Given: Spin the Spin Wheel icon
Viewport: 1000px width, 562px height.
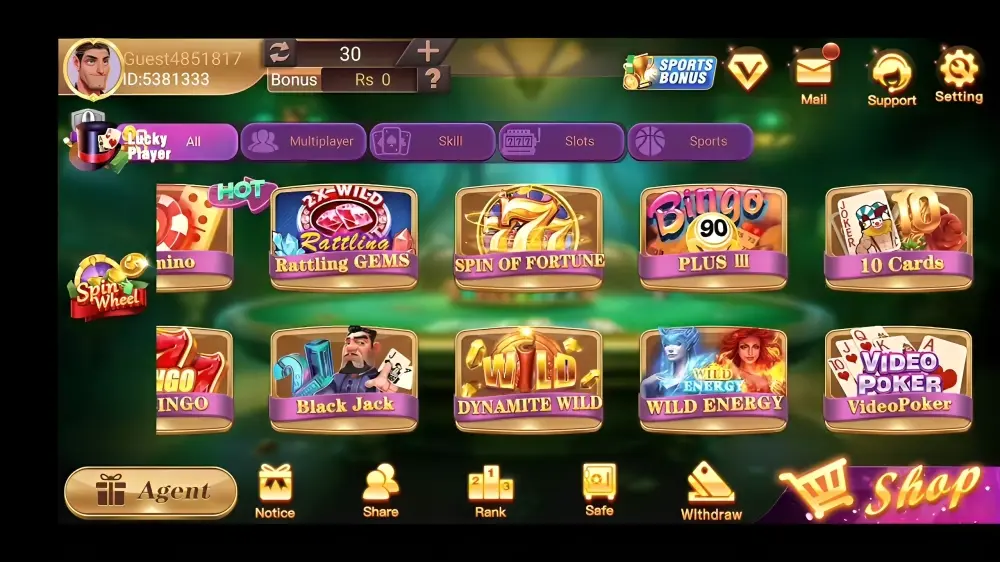Looking at the screenshot, I should click(107, 288).
